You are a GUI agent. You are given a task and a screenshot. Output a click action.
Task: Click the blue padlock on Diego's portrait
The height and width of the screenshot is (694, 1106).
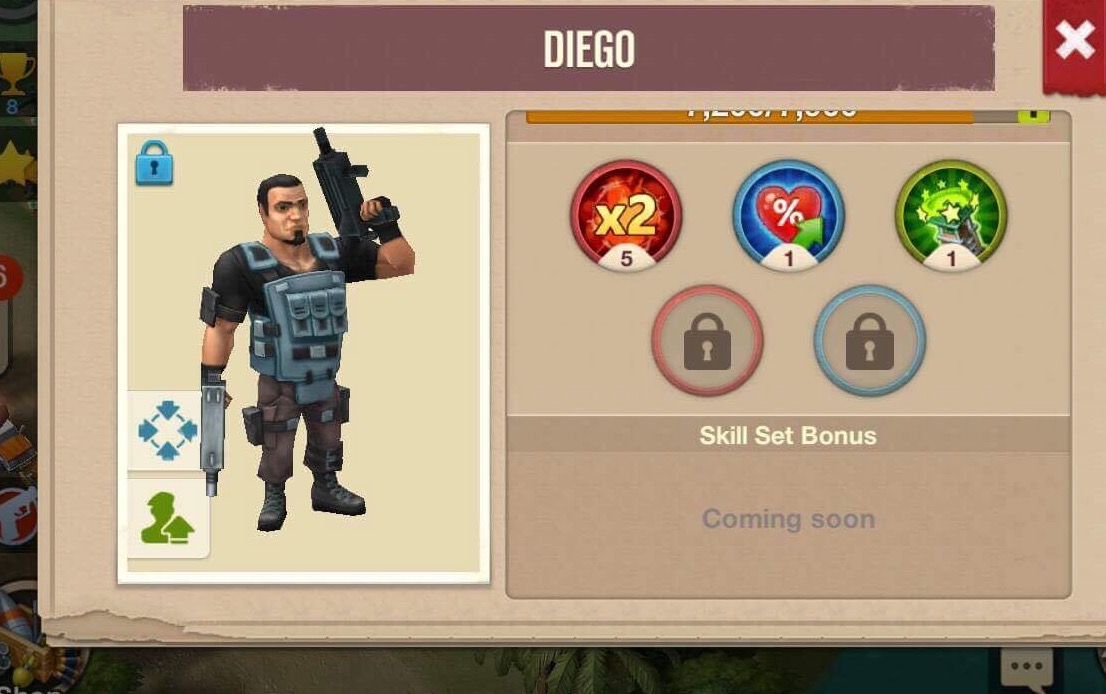154,163
